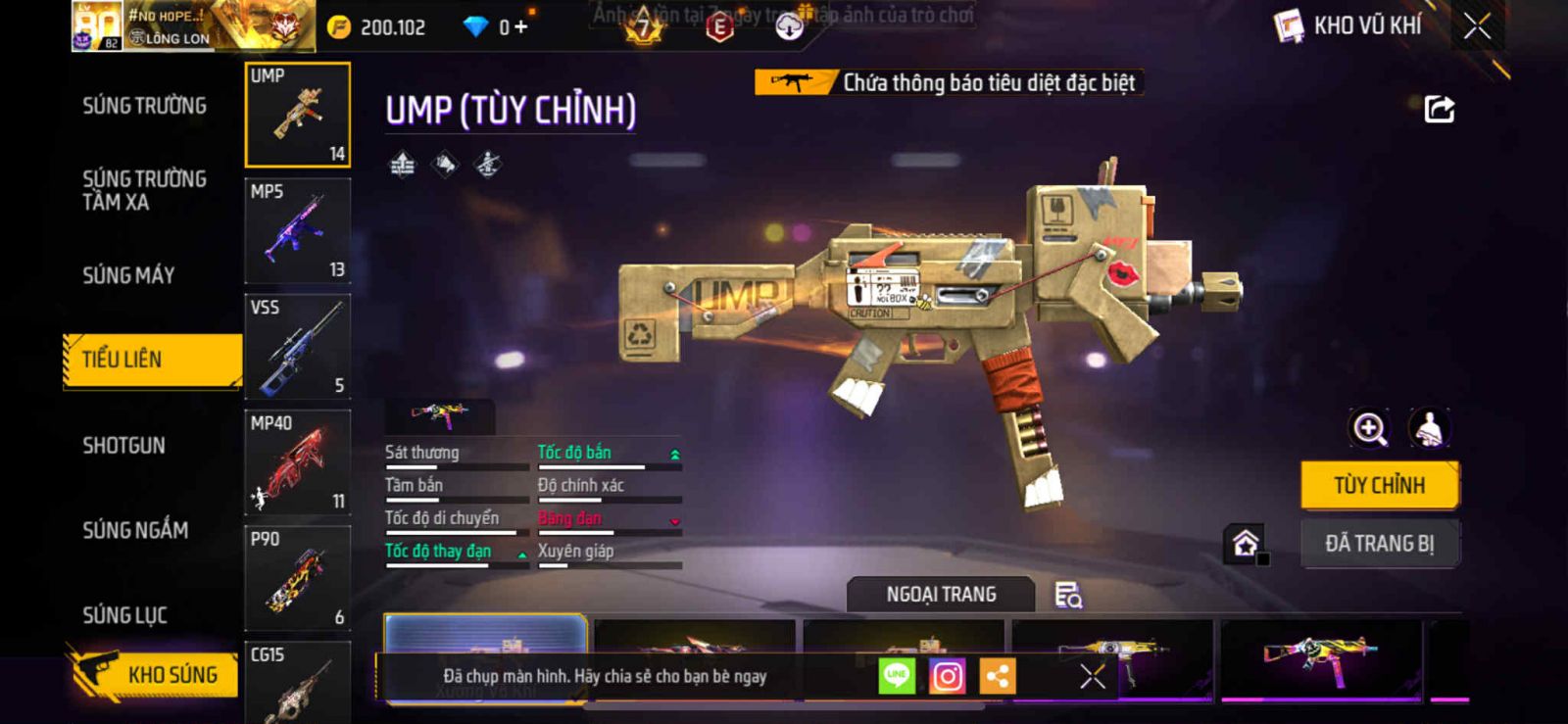Choose the SHOTGUN category
The height and width of the screenshot is (724, 1568).
pos(123,446)
